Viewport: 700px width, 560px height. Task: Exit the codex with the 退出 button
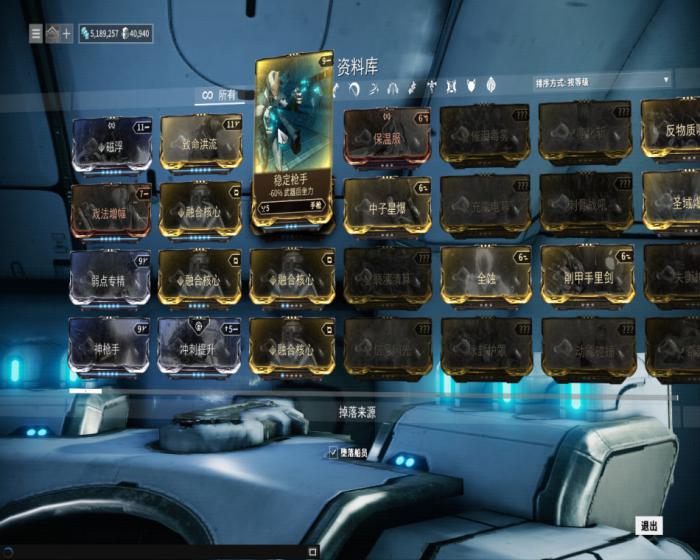click(x=649, y=525)
